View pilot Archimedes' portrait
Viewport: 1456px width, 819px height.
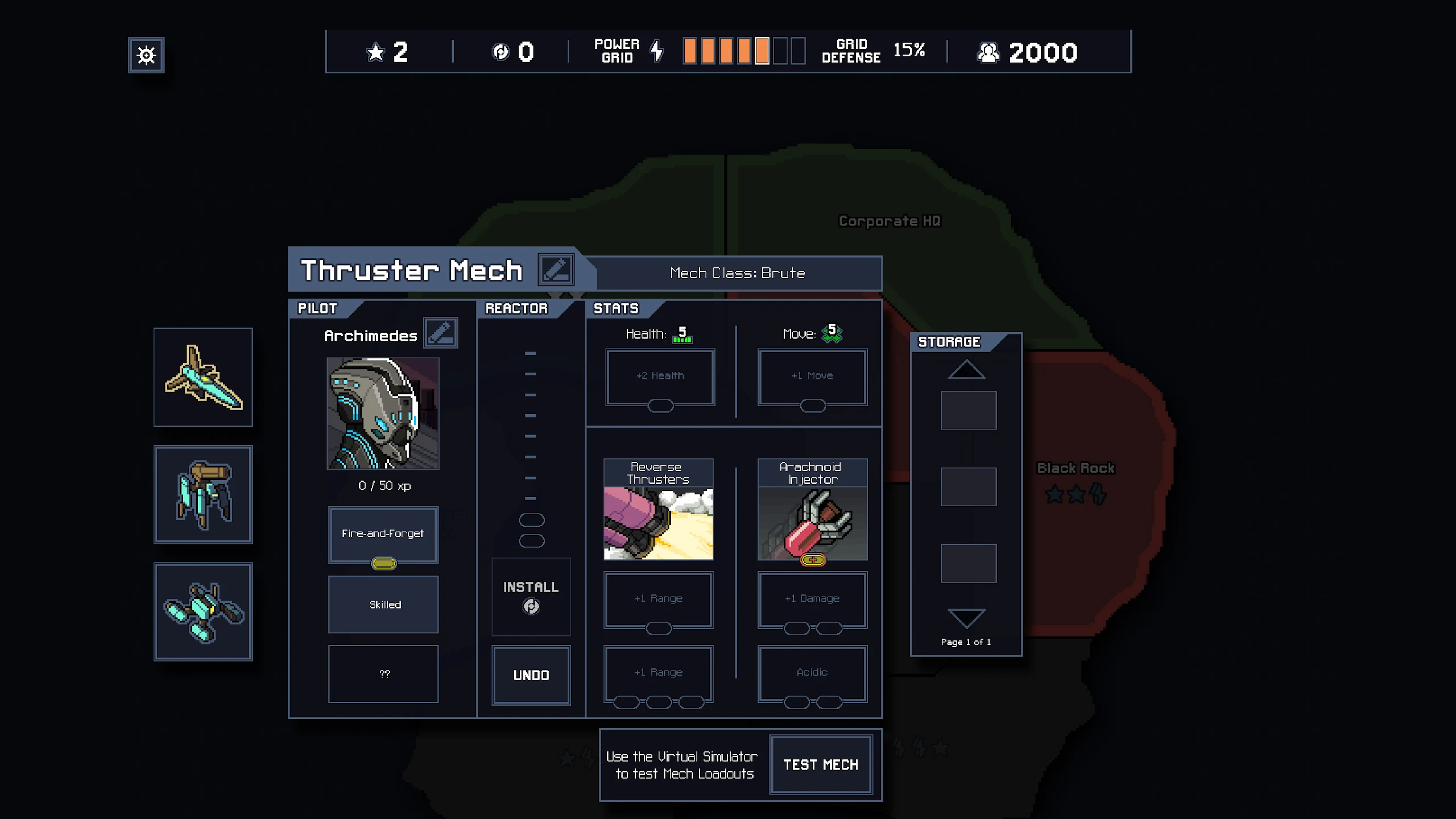[x=383, y=413]
